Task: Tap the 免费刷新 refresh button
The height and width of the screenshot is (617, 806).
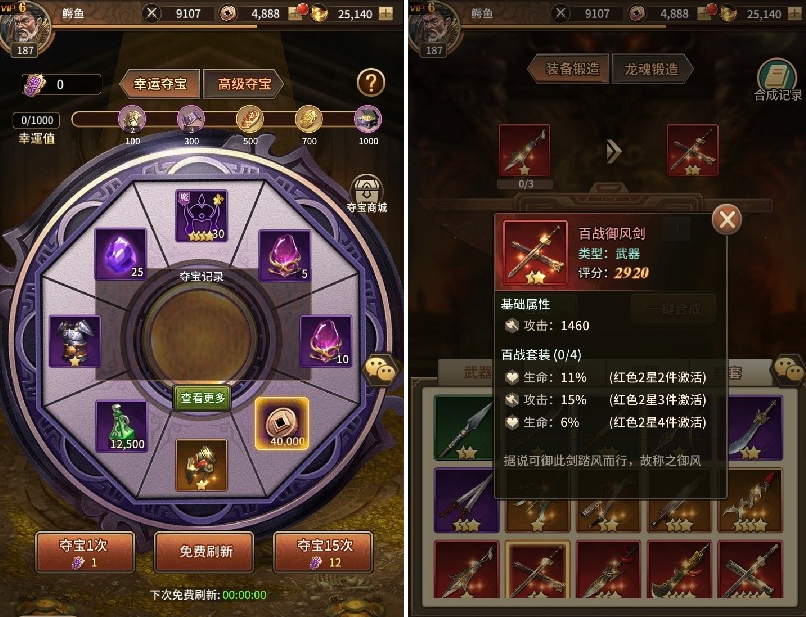Action: 204,552
